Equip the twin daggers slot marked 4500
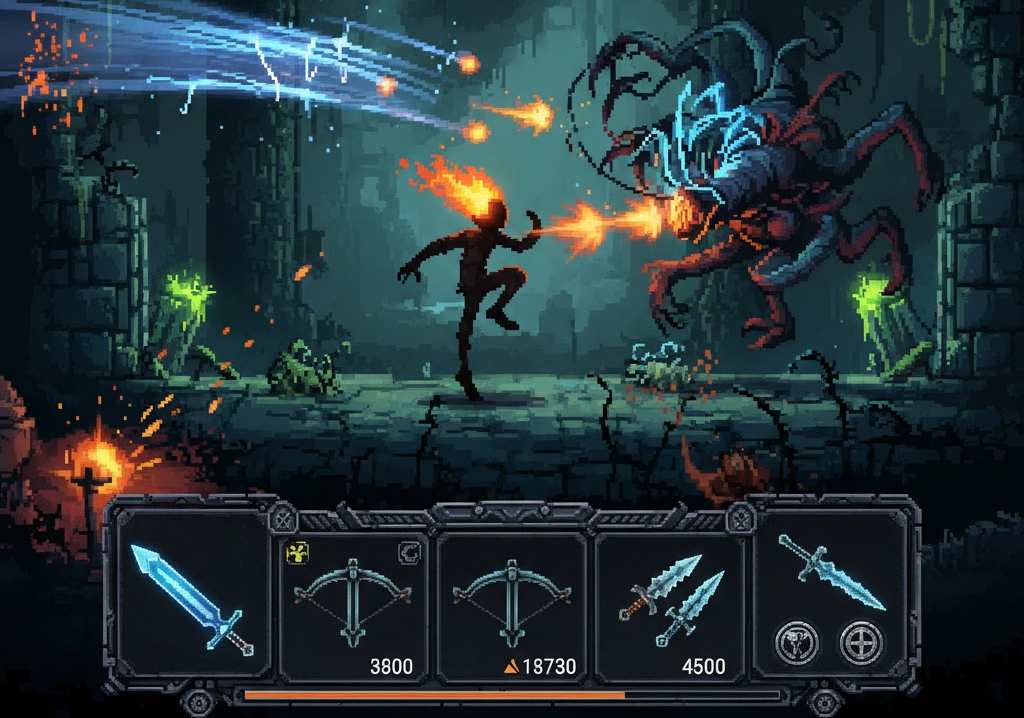Viewport: 1024px width, 718px height. (670, 606)
